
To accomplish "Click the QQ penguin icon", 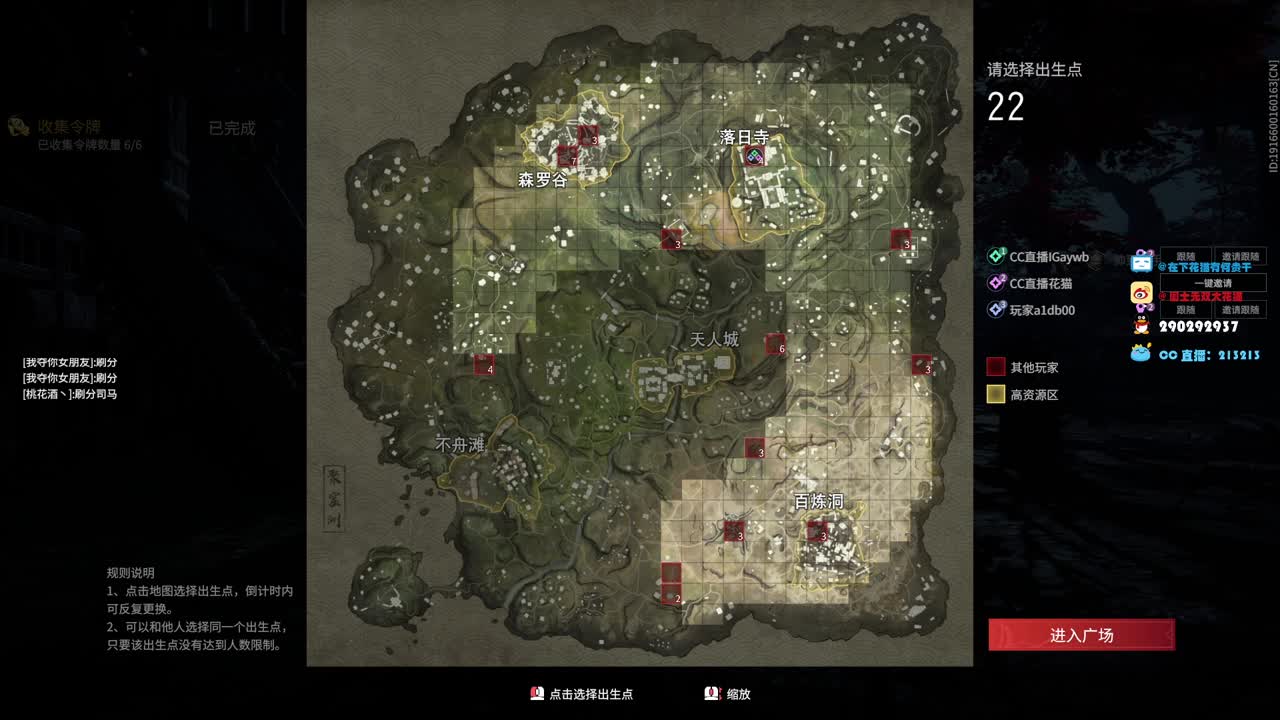I will tap(1139, 326).
